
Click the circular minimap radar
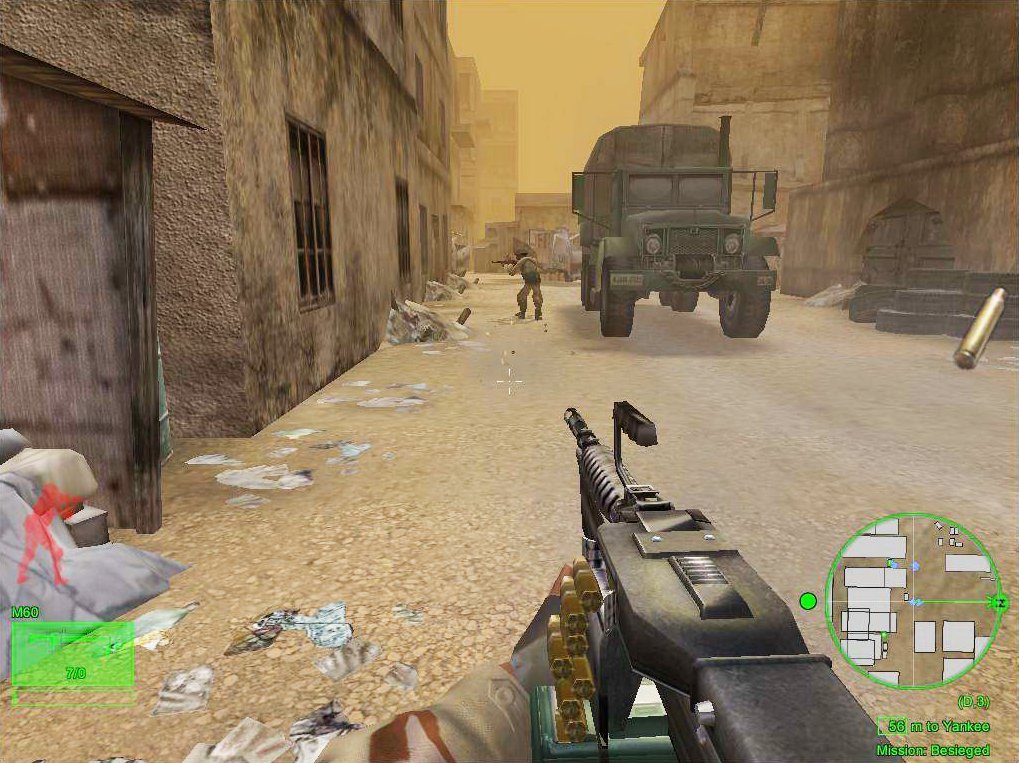coord(912,600)
